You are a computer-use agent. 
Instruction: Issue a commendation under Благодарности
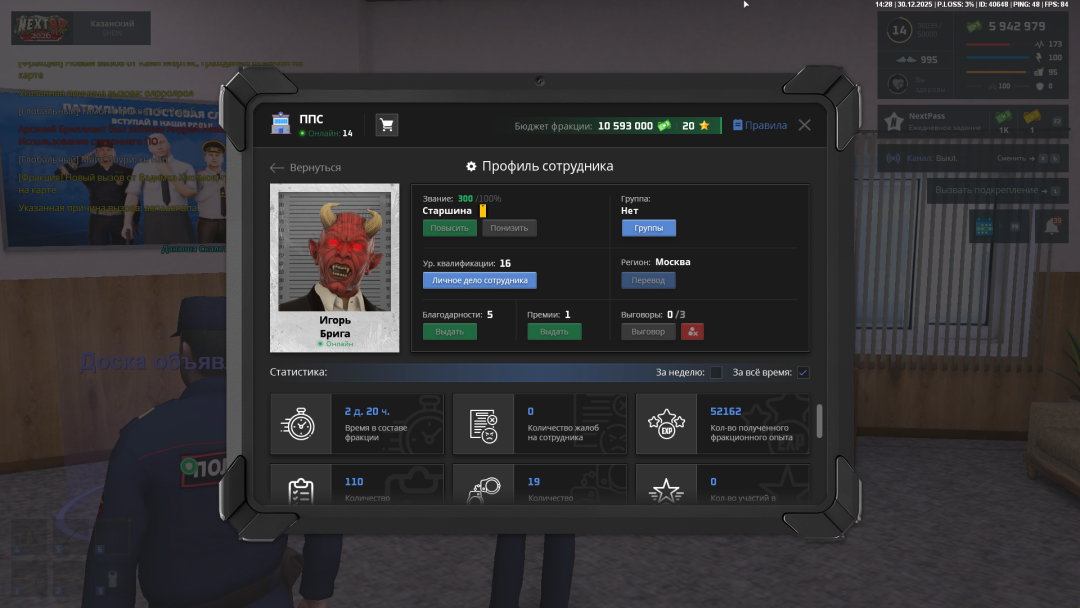[x=449, y=332]
